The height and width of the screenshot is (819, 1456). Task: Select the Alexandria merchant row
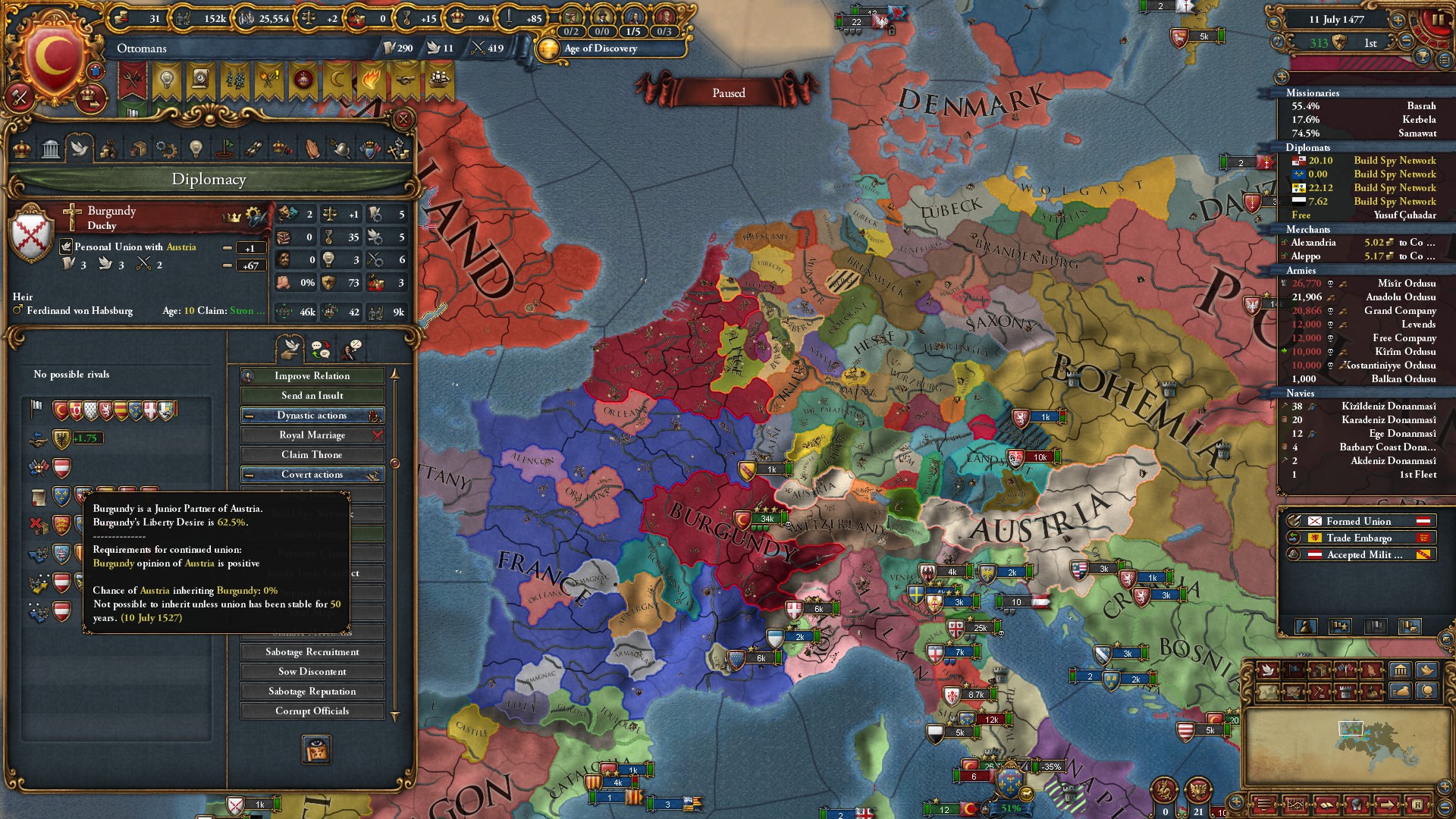(1357, 243)
